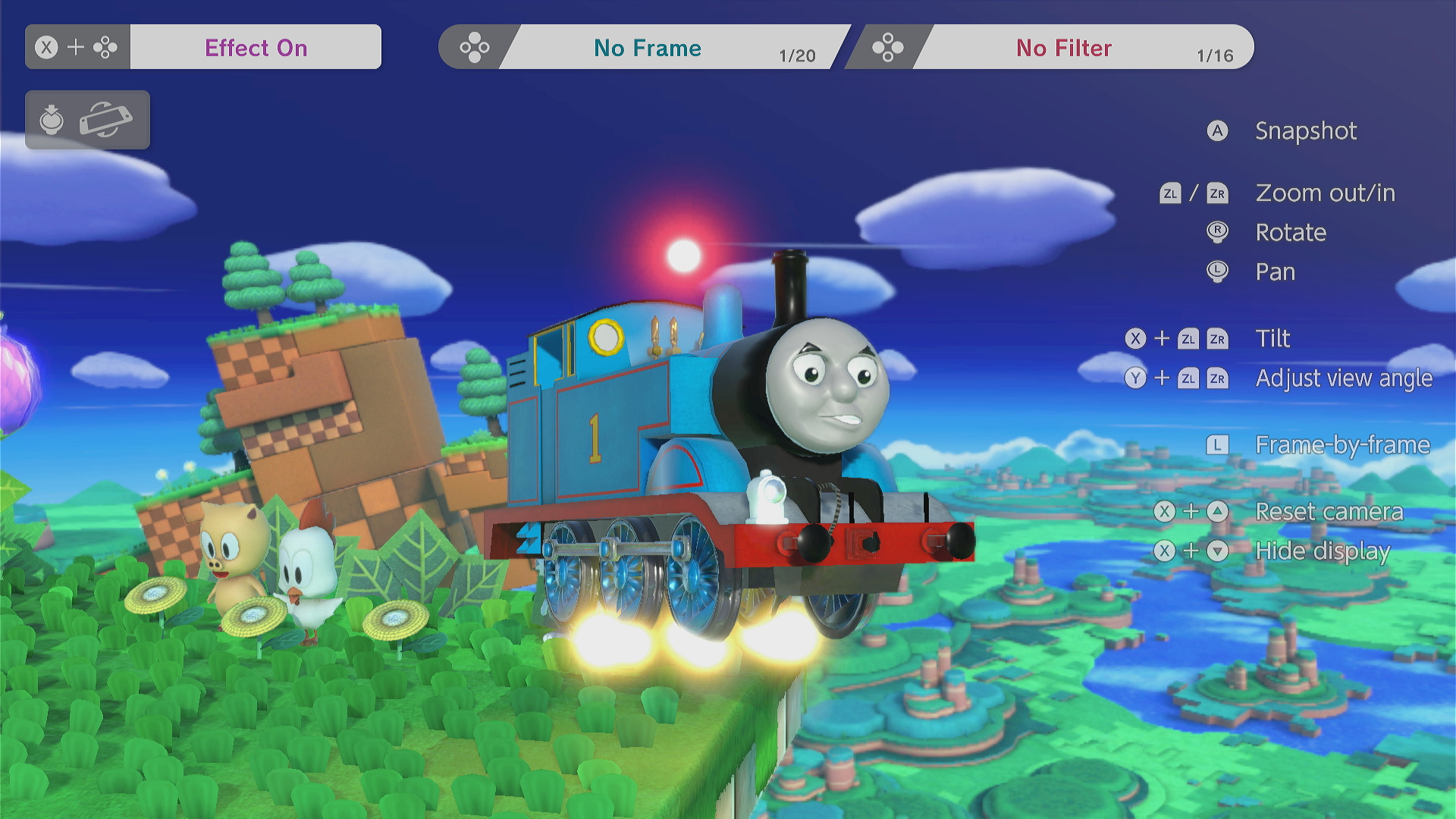This screenshot has height=819, width=1456.
Task: Cycle the No Filter selector
Action: pyautogui.click(x=1065, y=47)
